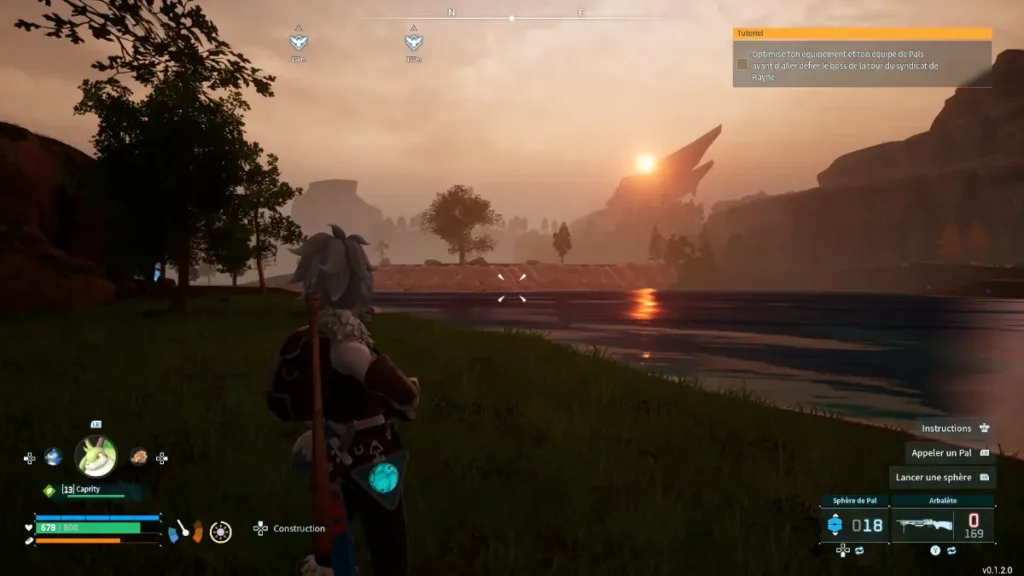Click the time-of-day sun dial icon
This screenshot has width=1024, height=576.
tap(221, 531)
